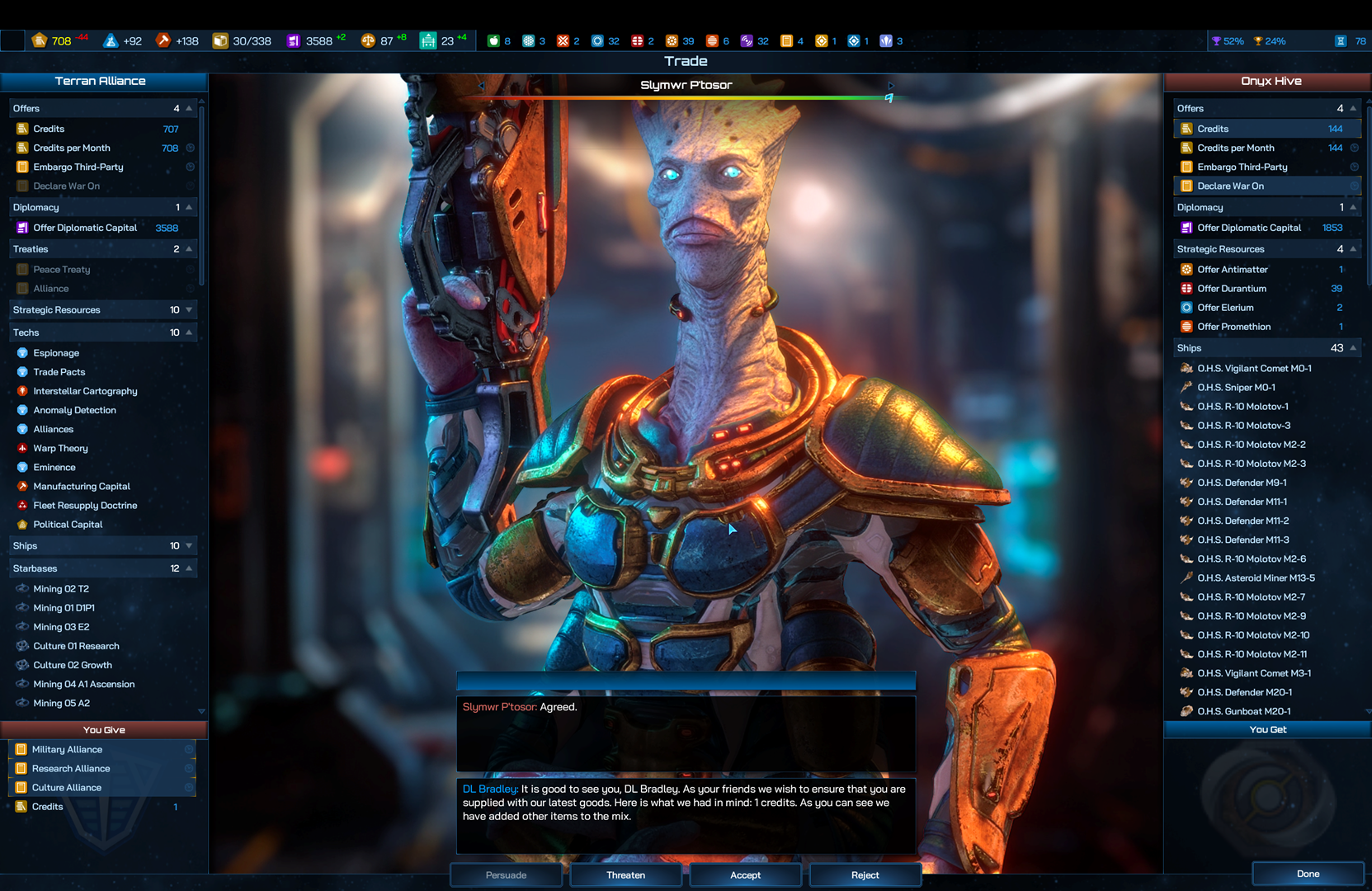Add Terran Credits per Month to offer
Image resolution: width=1372 pixels, height=891 pixels.
(72, 148)
